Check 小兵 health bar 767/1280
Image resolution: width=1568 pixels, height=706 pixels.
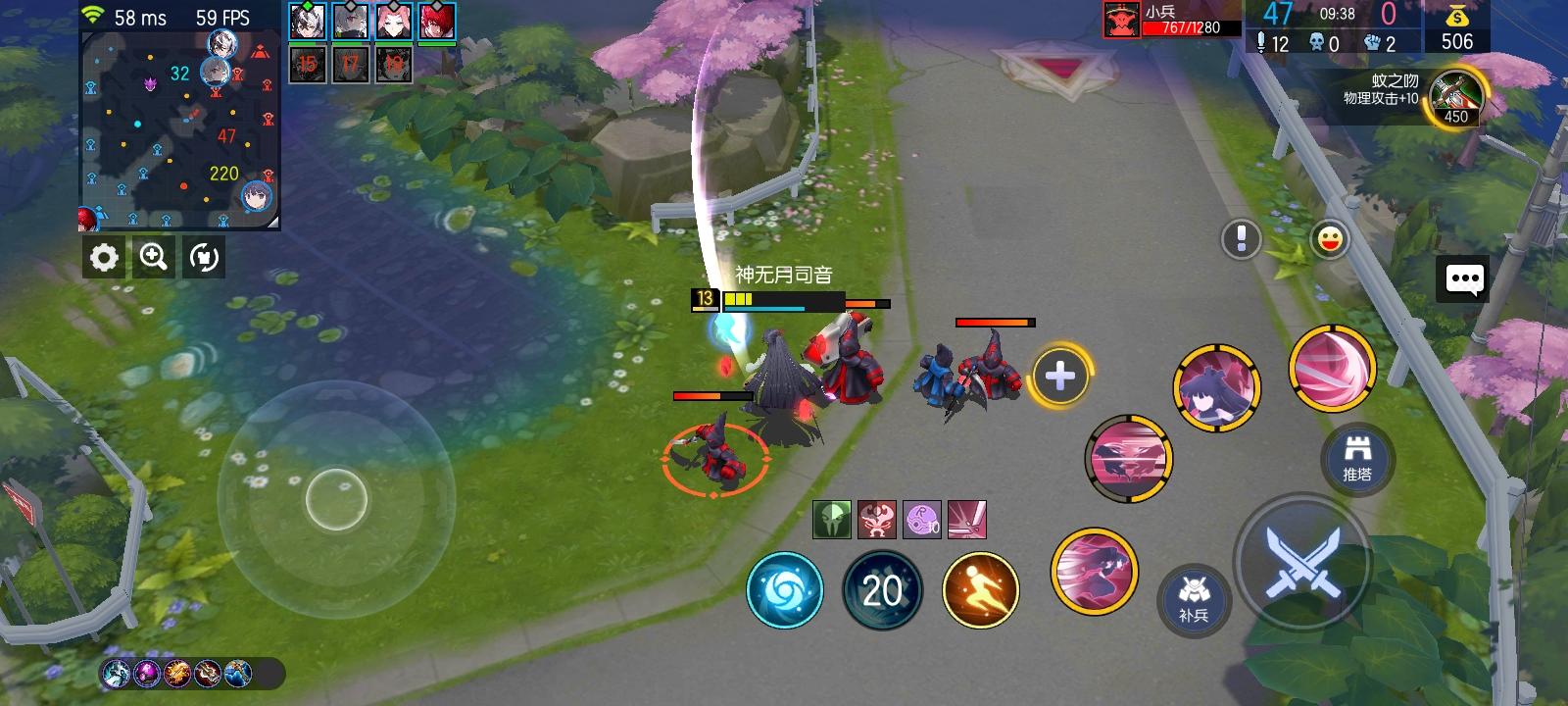(x=1175, y=28)
